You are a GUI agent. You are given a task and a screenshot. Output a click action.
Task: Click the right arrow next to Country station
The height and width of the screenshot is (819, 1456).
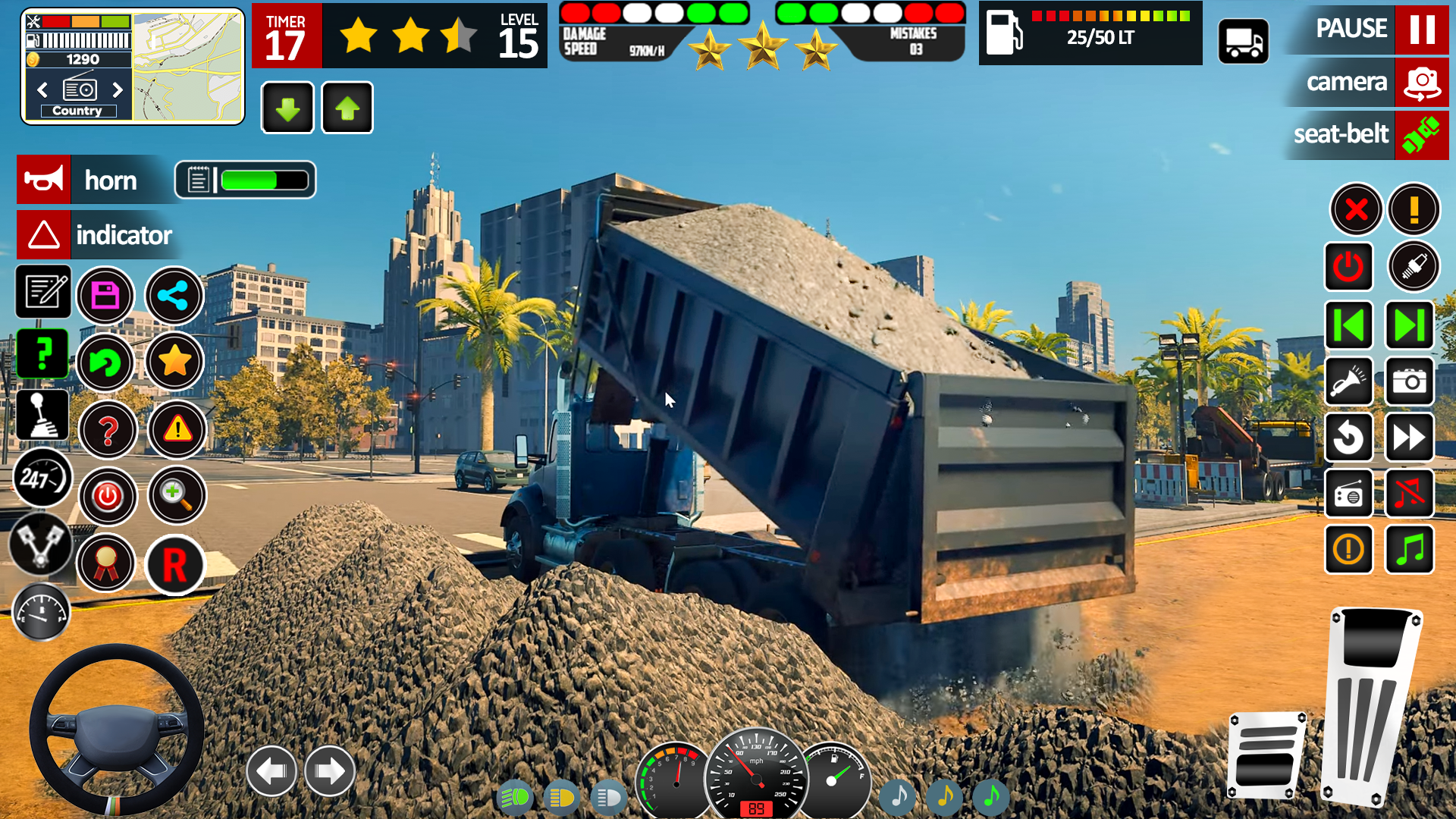[118, 89]
